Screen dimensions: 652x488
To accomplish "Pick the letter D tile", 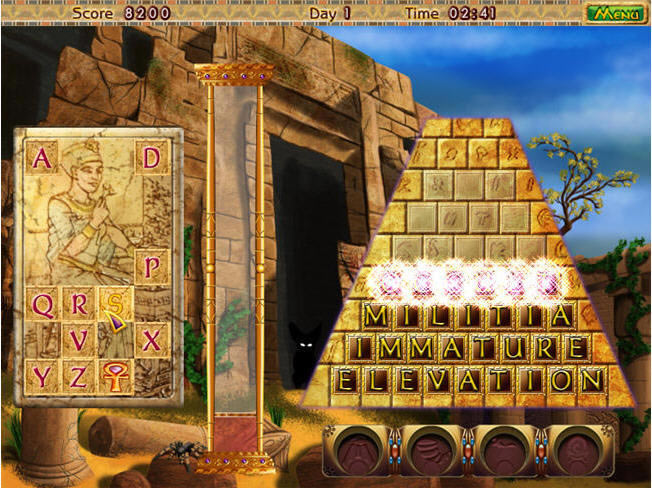I will pyautogui.click(x=152, y=158).
